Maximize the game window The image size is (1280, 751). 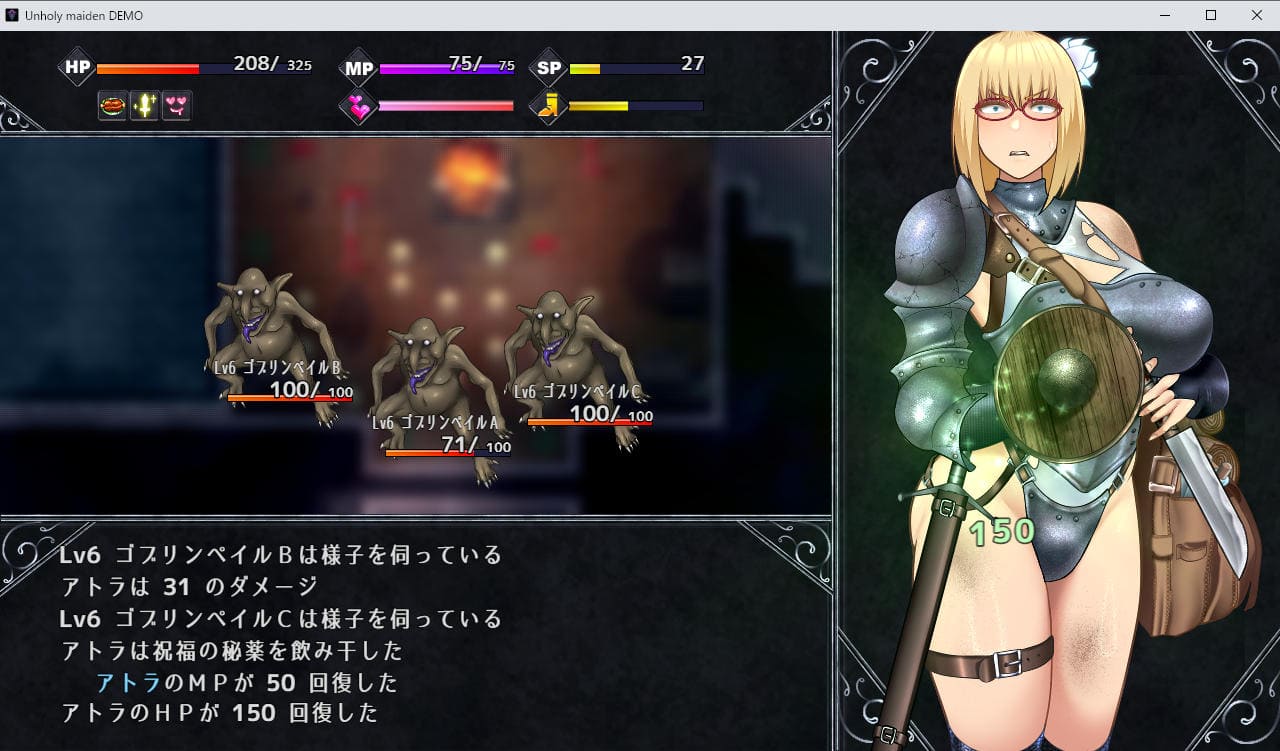click(x=1210, y=15)
